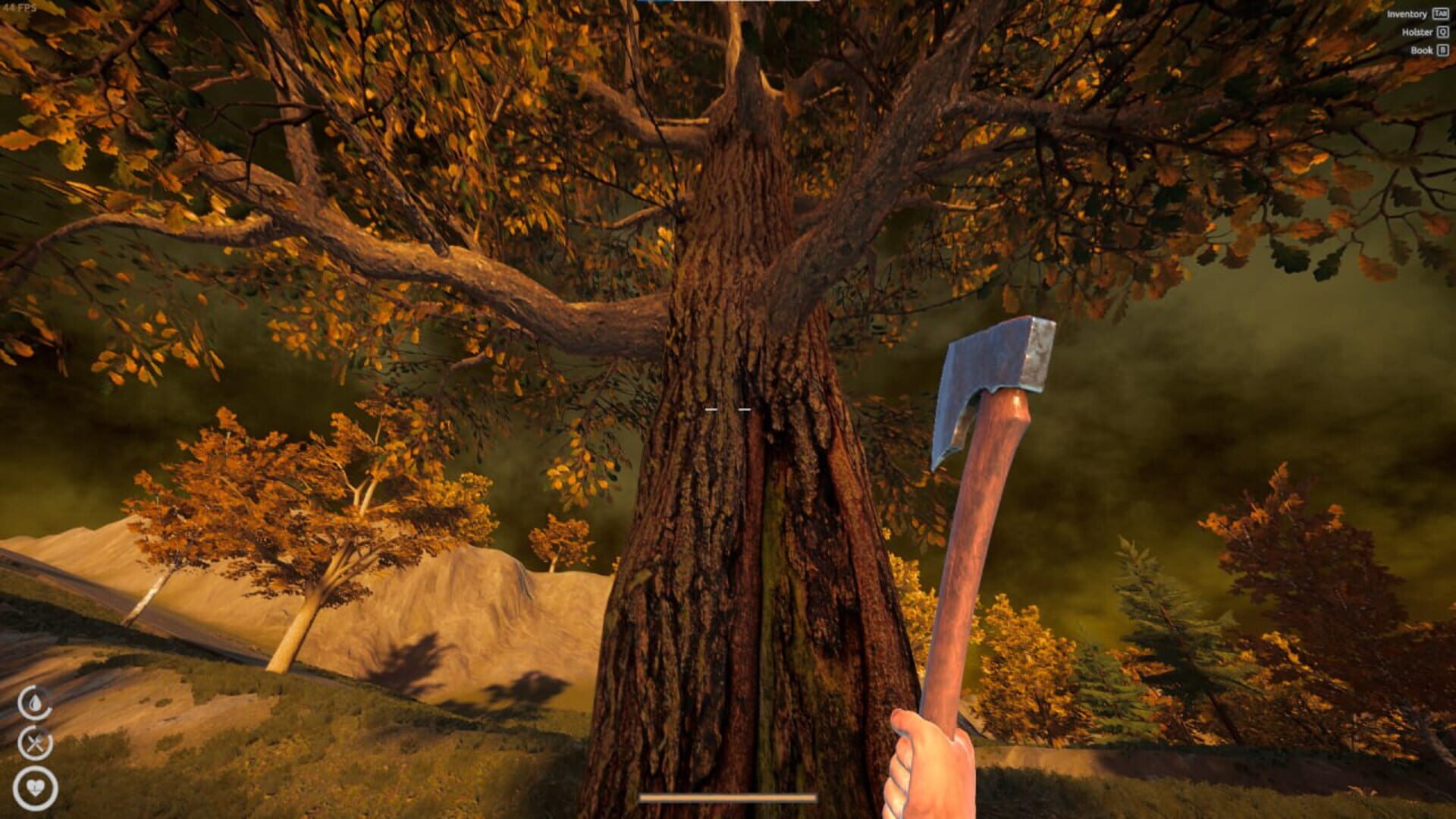
Task: Click the Q keybind badge beside Holster
Action: (x=1442, y=33)
